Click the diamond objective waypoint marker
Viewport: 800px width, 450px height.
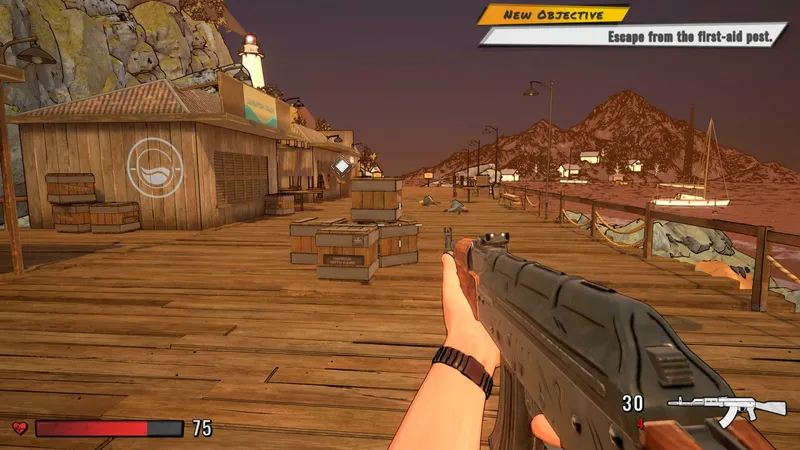click(x=342, y=166)
